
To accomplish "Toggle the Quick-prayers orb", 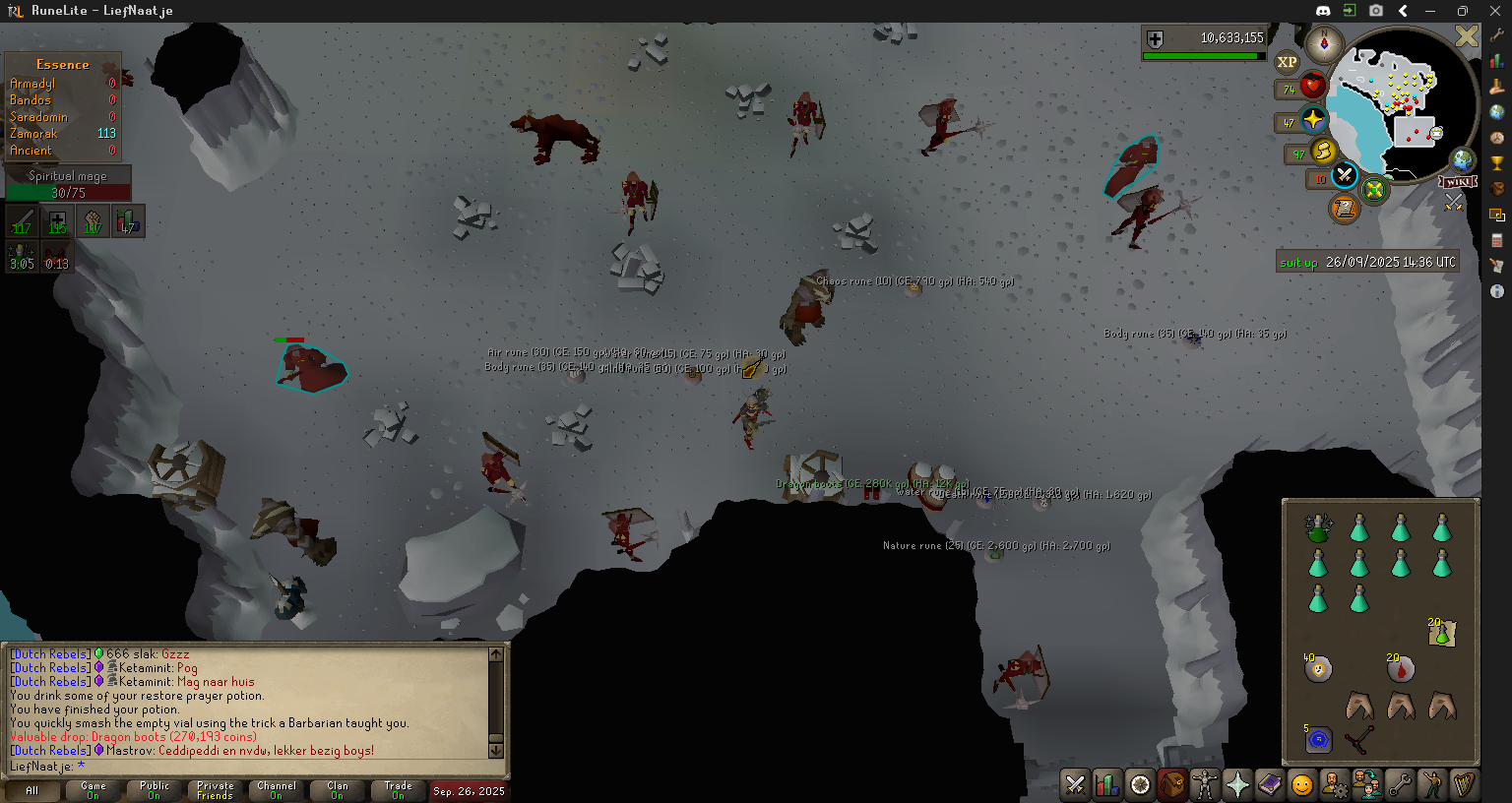I will 1313,120.
